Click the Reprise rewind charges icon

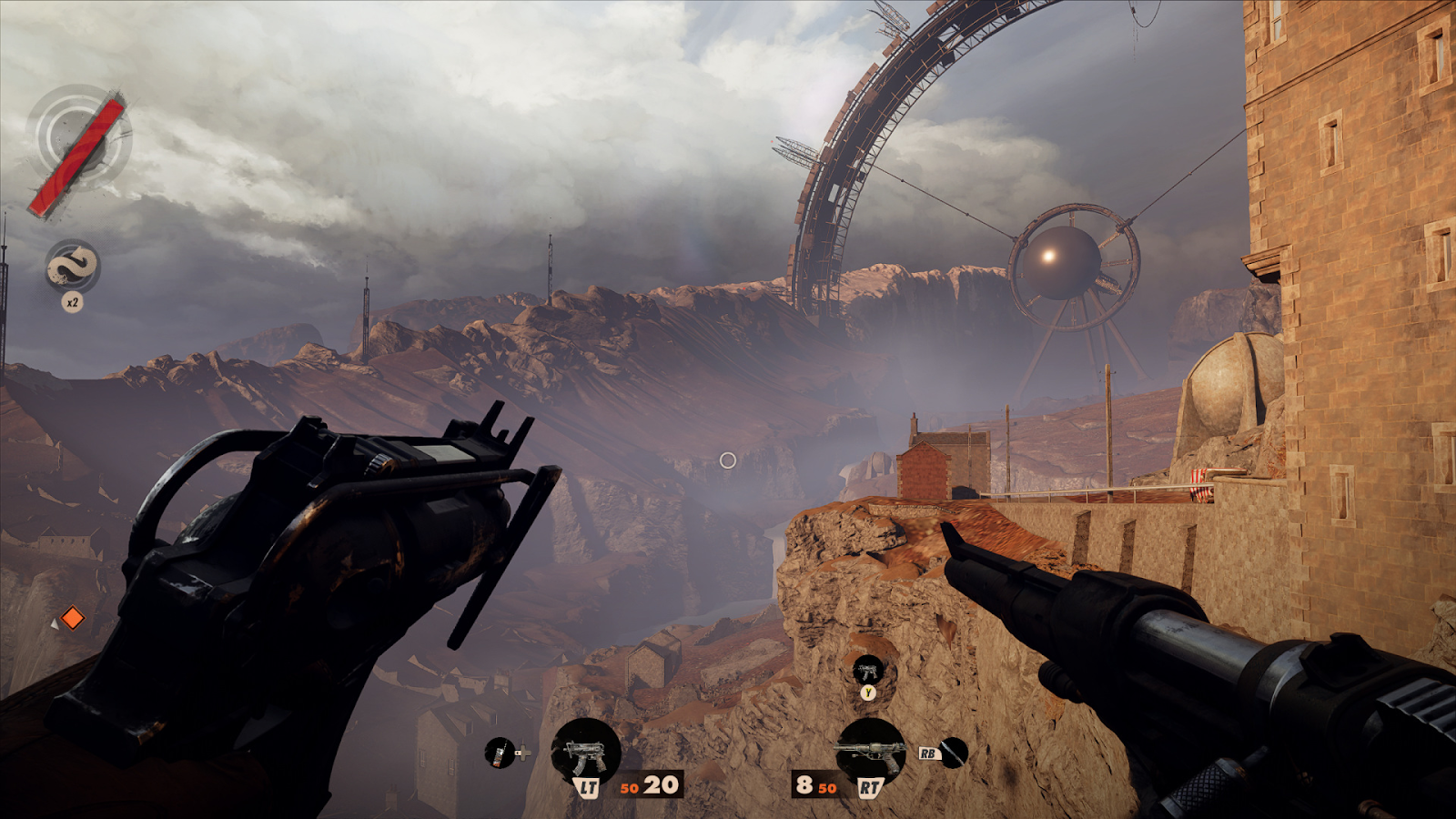pos(72,267)
